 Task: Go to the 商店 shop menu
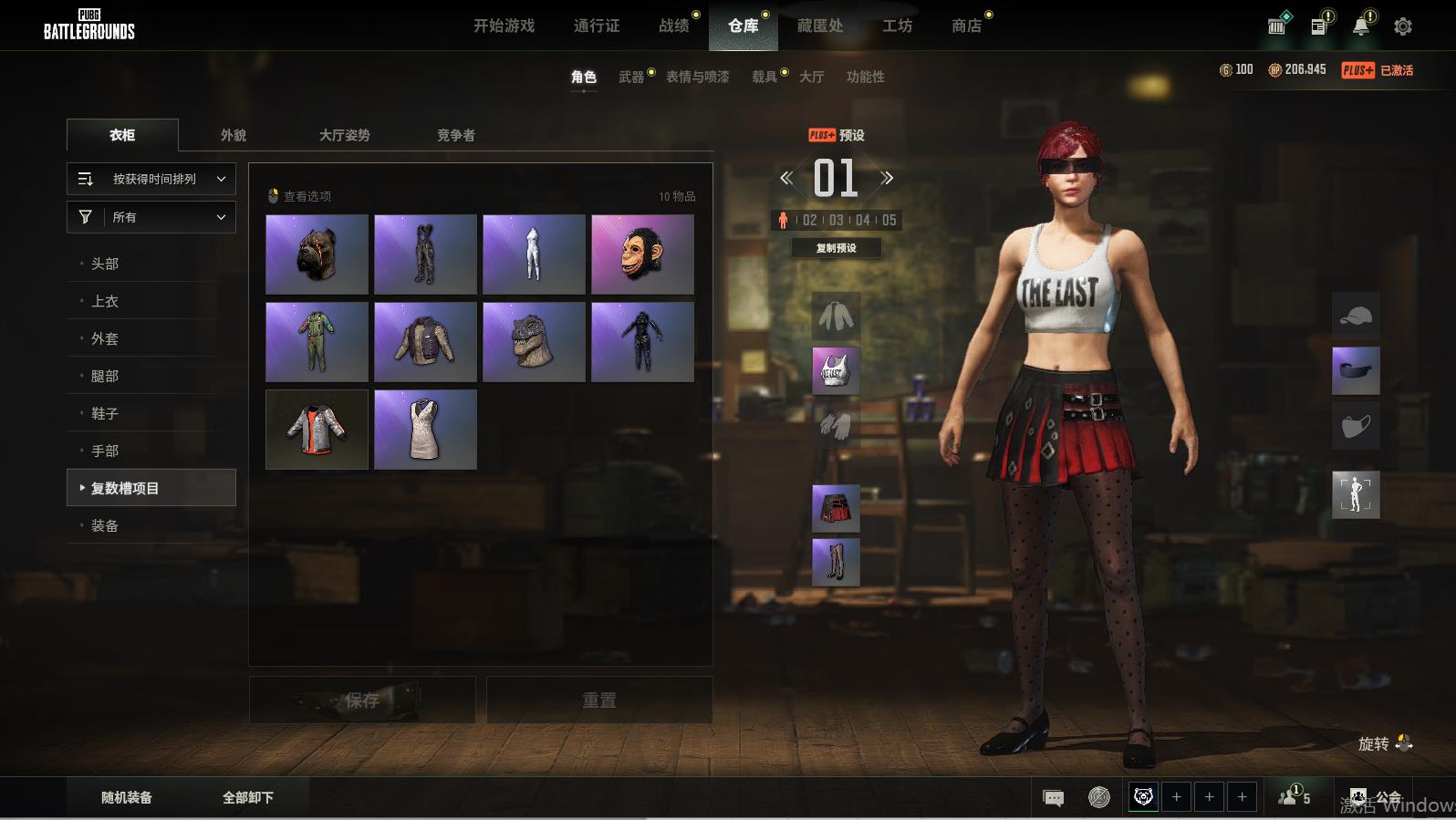click(966, 26)
